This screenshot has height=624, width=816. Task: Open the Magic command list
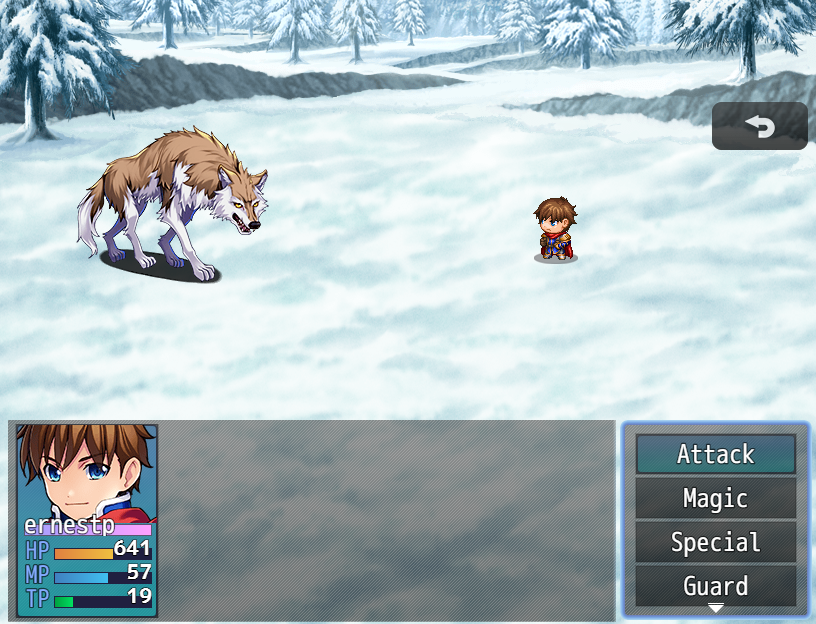pos(715,498)
